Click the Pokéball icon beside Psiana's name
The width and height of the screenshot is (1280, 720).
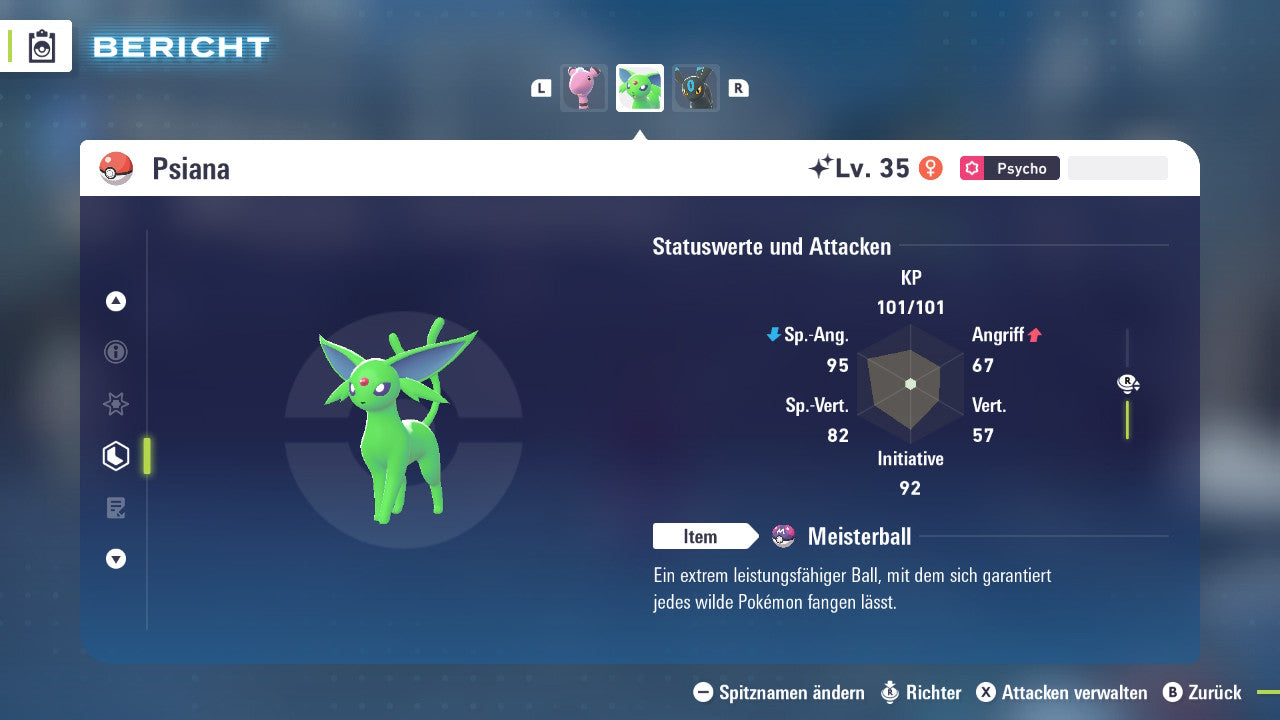click(115, 168)
